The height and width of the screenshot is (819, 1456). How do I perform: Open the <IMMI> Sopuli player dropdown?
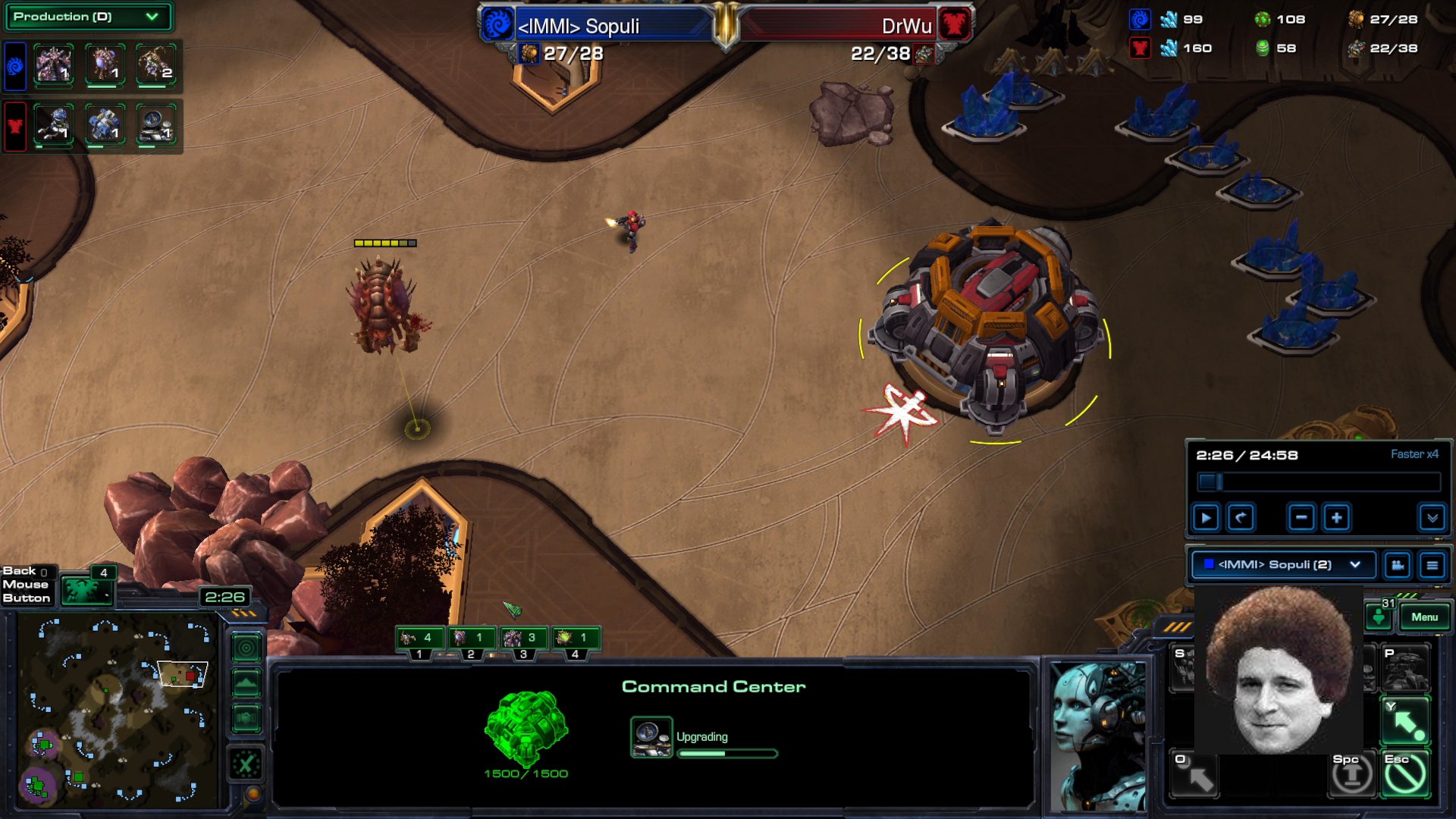click(1283, 565)
